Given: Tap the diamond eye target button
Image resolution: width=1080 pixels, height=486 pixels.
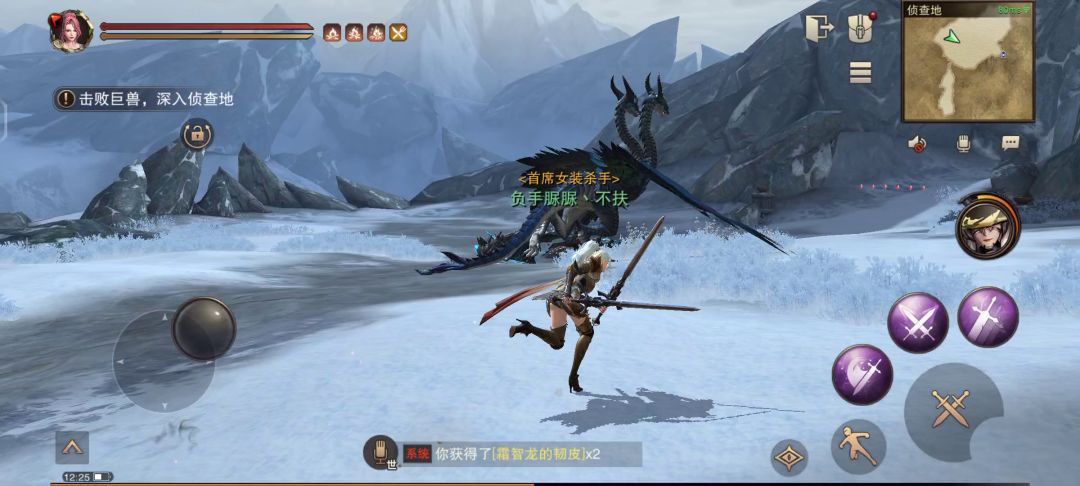Looking at the screenshot, I should (790, 457).
